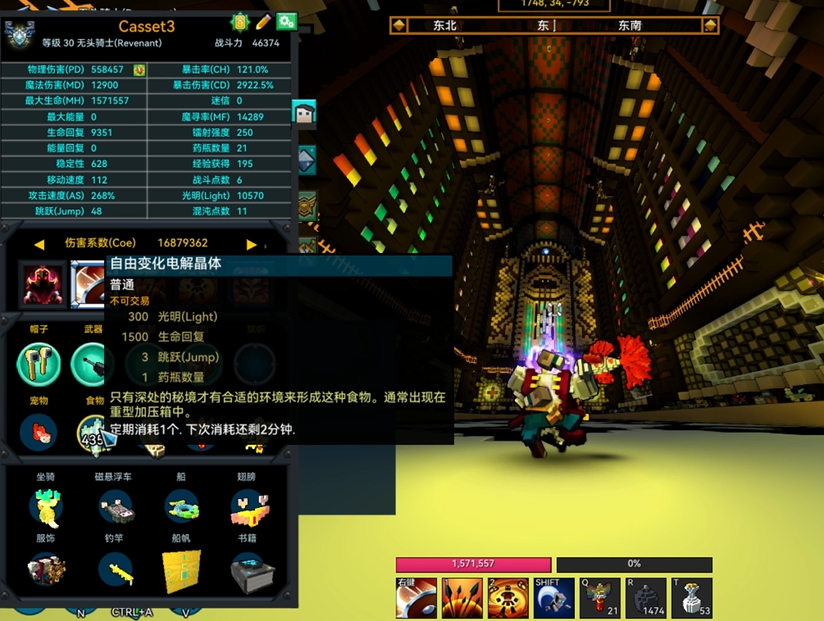Activate the spear volley ability icon

tap(462, 598)
